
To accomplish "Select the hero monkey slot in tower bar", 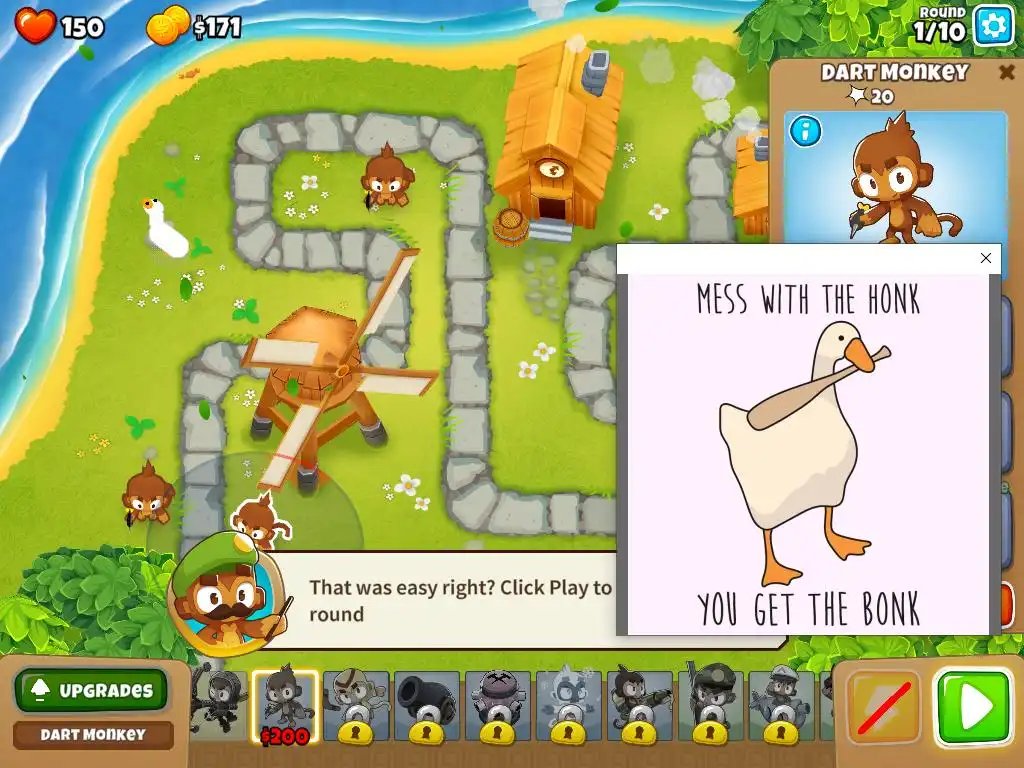I will coord(216,700).
